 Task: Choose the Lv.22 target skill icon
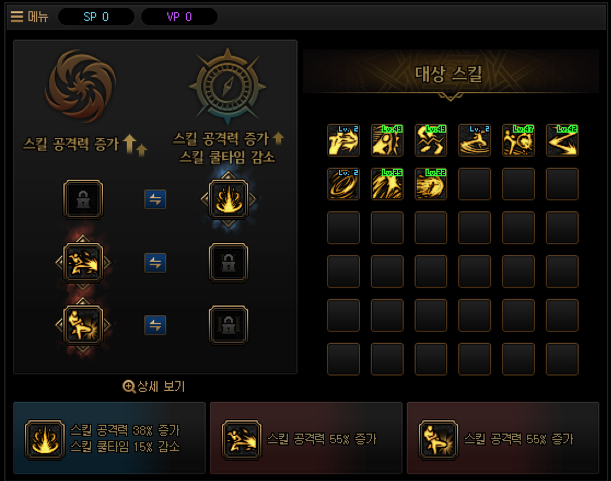tap(431, 184)
